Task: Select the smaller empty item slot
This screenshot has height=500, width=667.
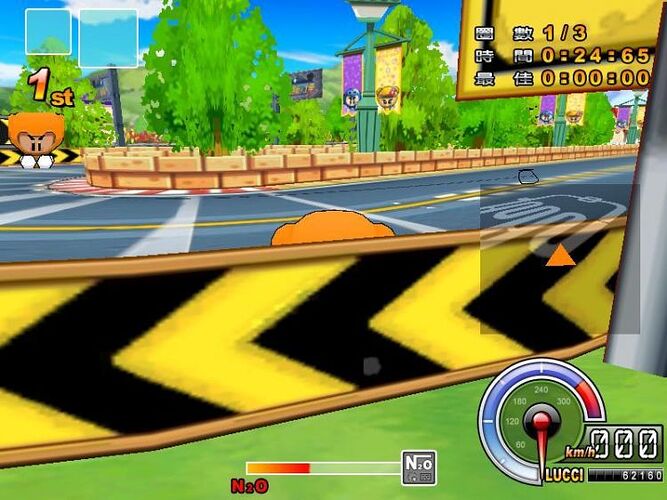Action: 47,31
